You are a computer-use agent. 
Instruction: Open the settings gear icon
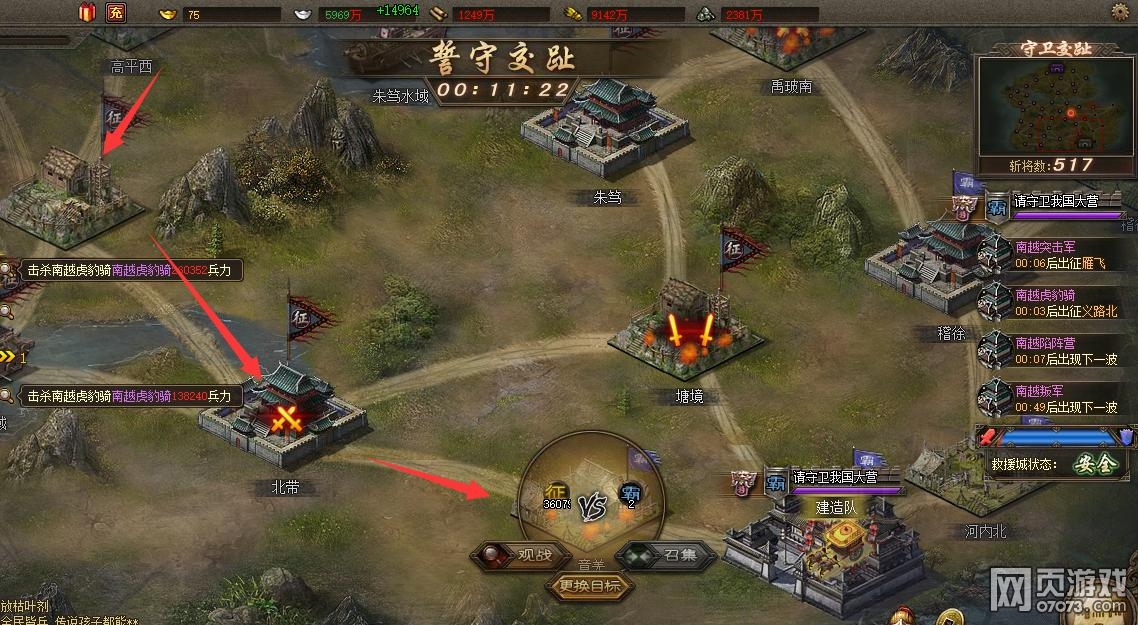click(1120, 11)
